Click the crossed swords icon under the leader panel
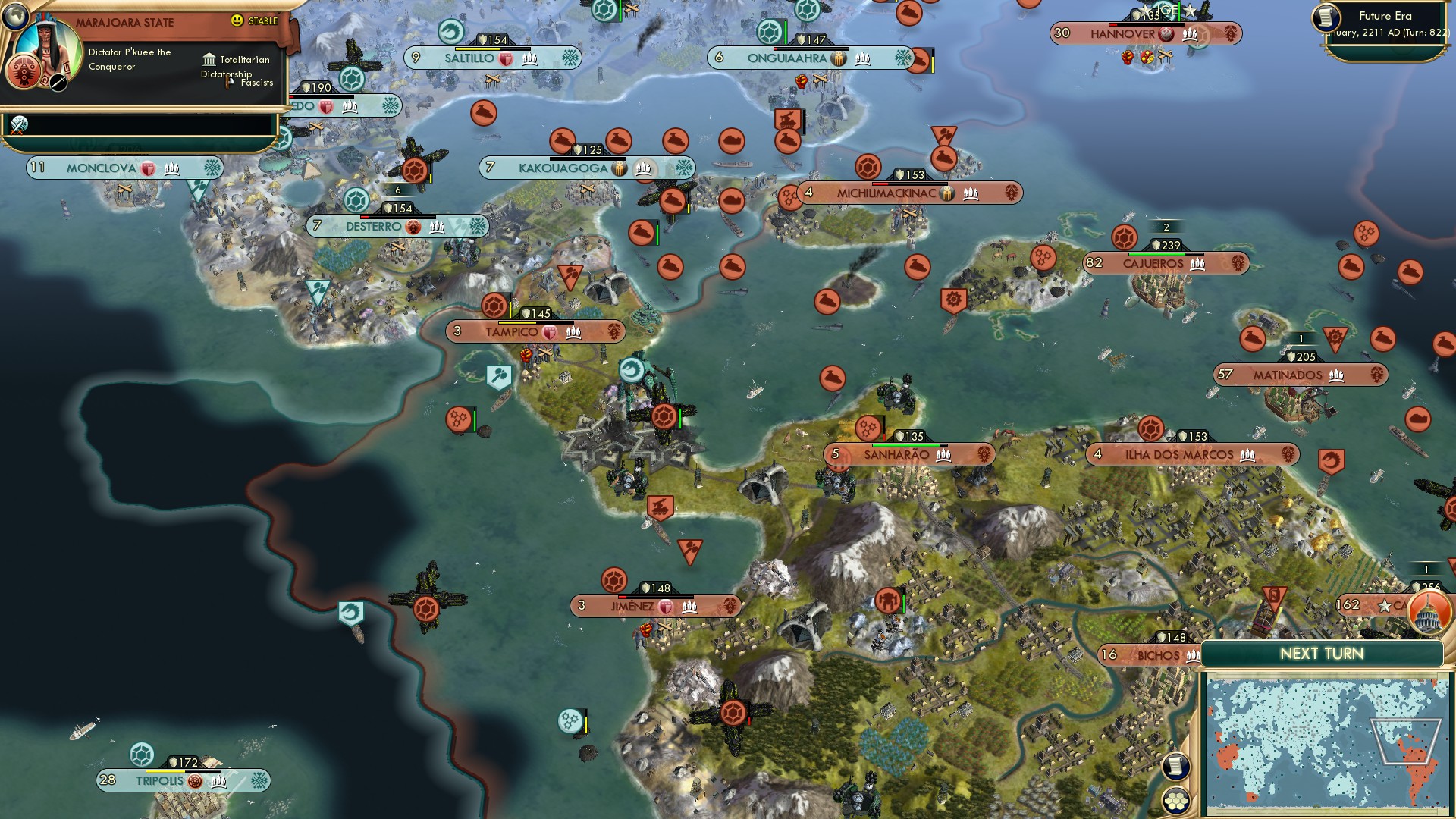Image resolution: width=1456 pixels, height=819 pixels. [19, 124]
